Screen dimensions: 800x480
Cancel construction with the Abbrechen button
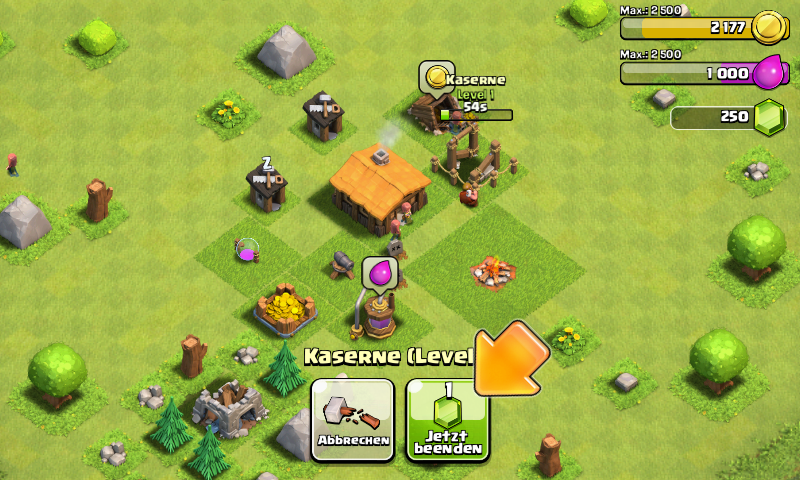[352, 419]
